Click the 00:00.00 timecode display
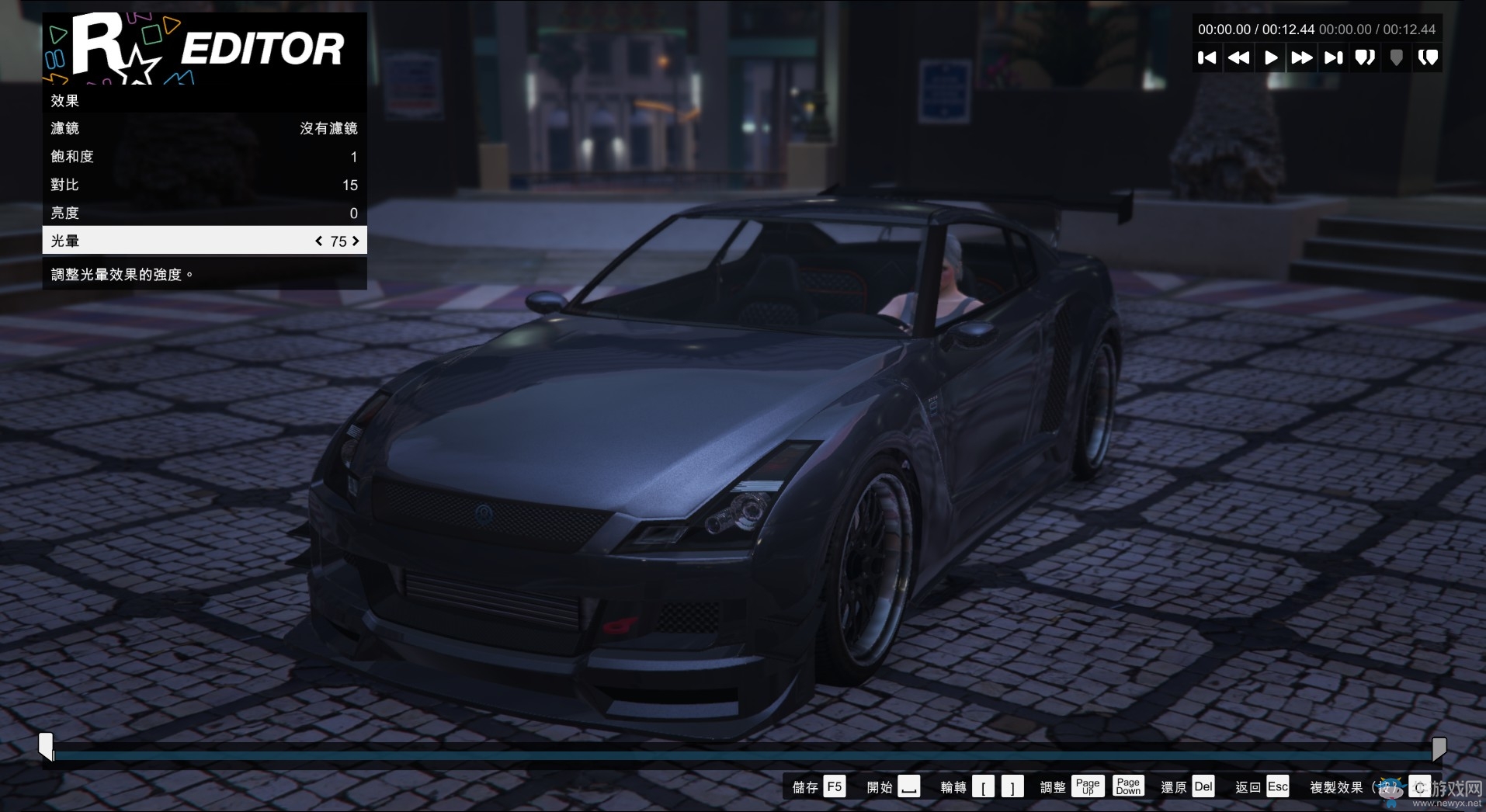 (1224, 29)
